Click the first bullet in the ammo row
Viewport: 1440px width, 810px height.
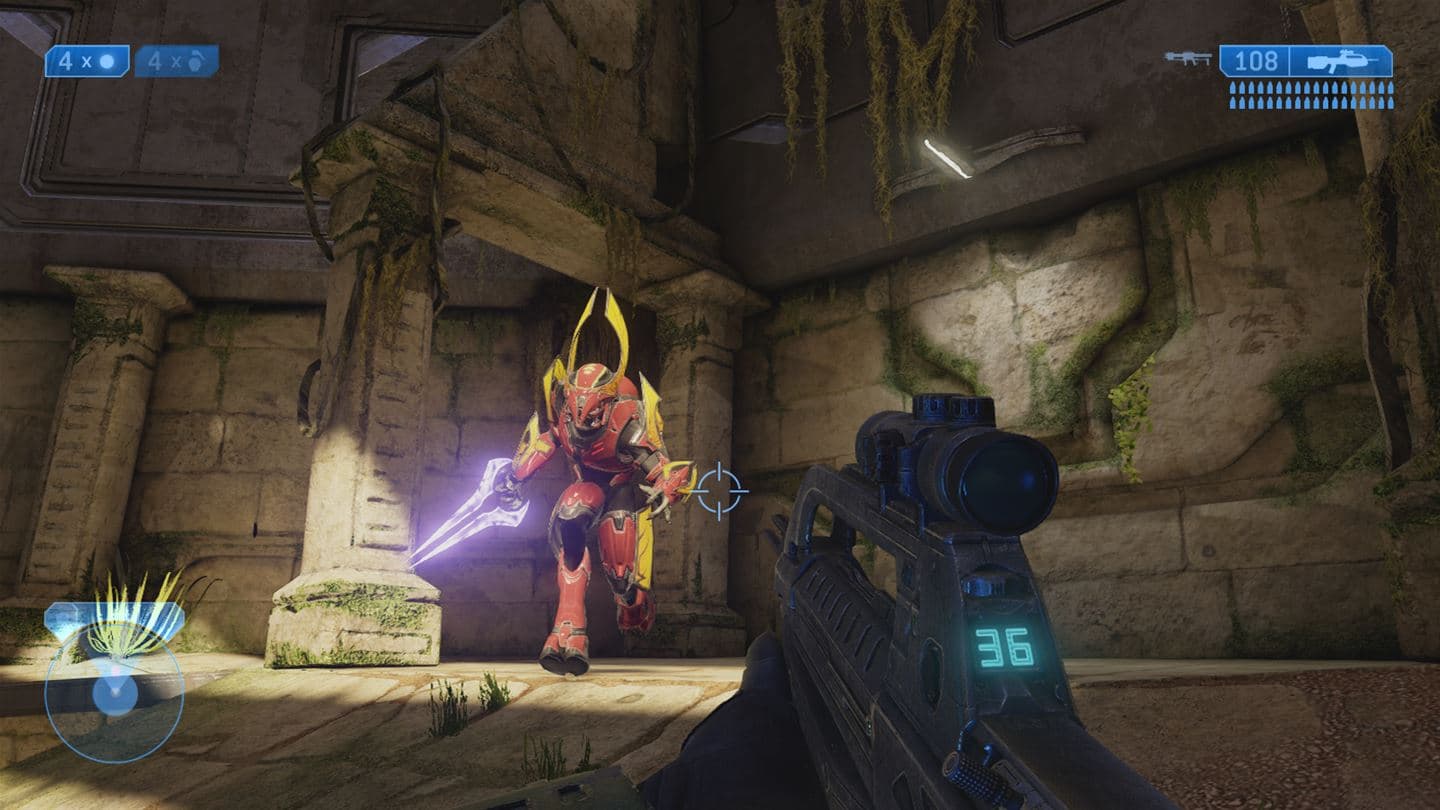[x=1233, y=88]
